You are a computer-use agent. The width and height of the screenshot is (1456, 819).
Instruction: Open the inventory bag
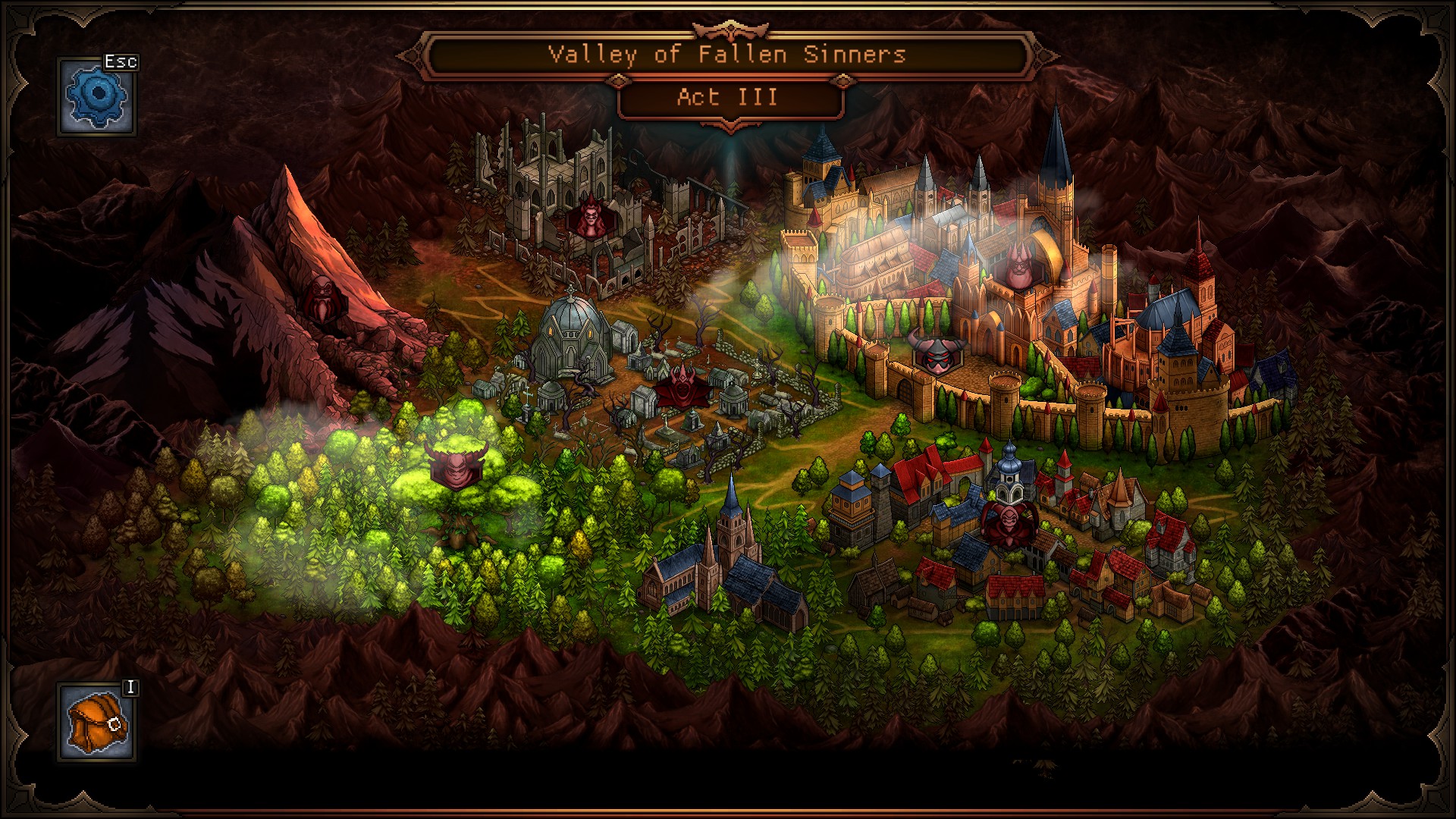[x=97, y=722]
